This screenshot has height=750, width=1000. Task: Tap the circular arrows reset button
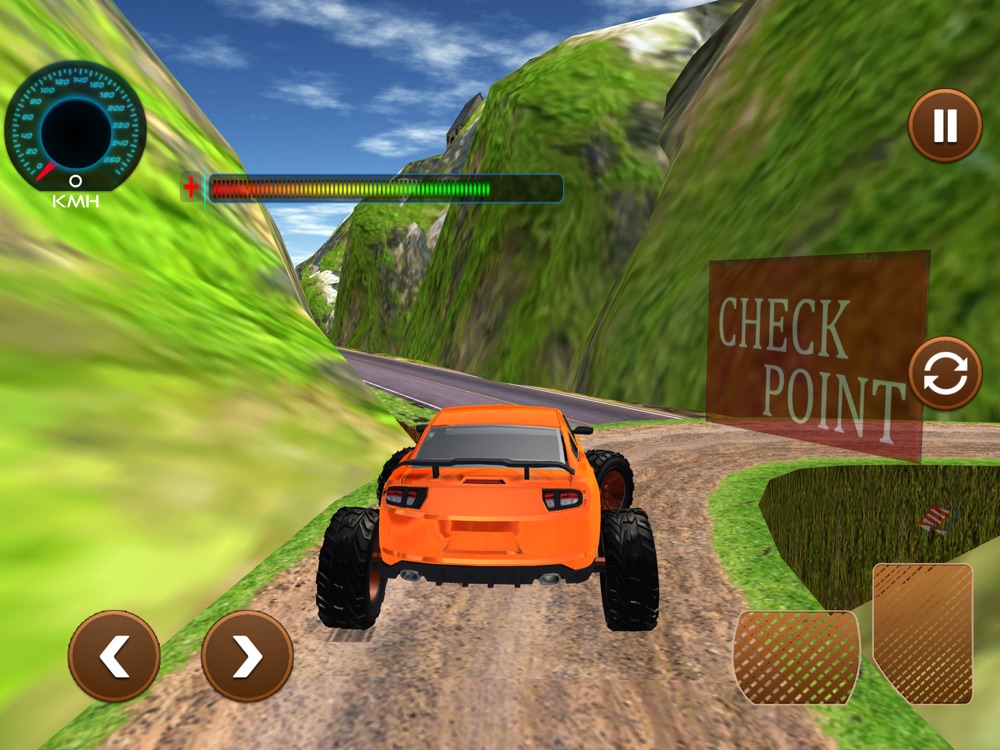[945, 374]
